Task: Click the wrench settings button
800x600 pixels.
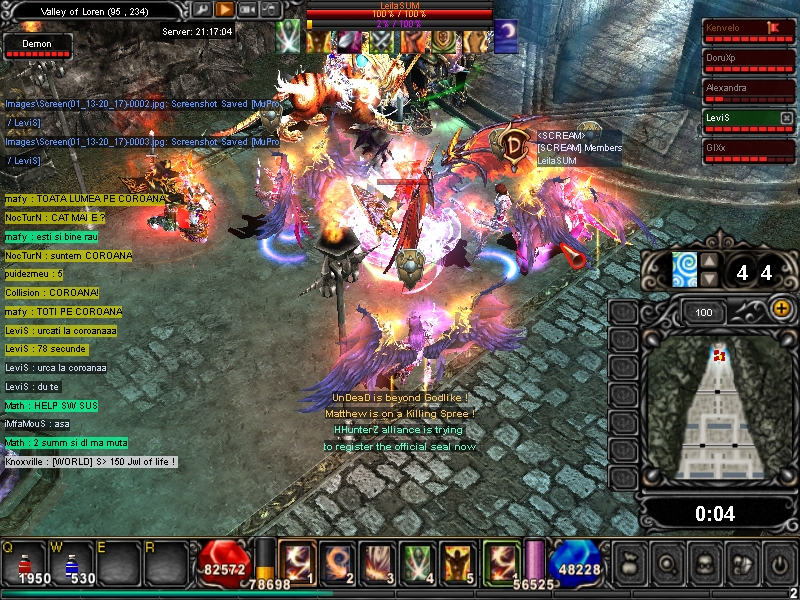Action: coord(202,10)
